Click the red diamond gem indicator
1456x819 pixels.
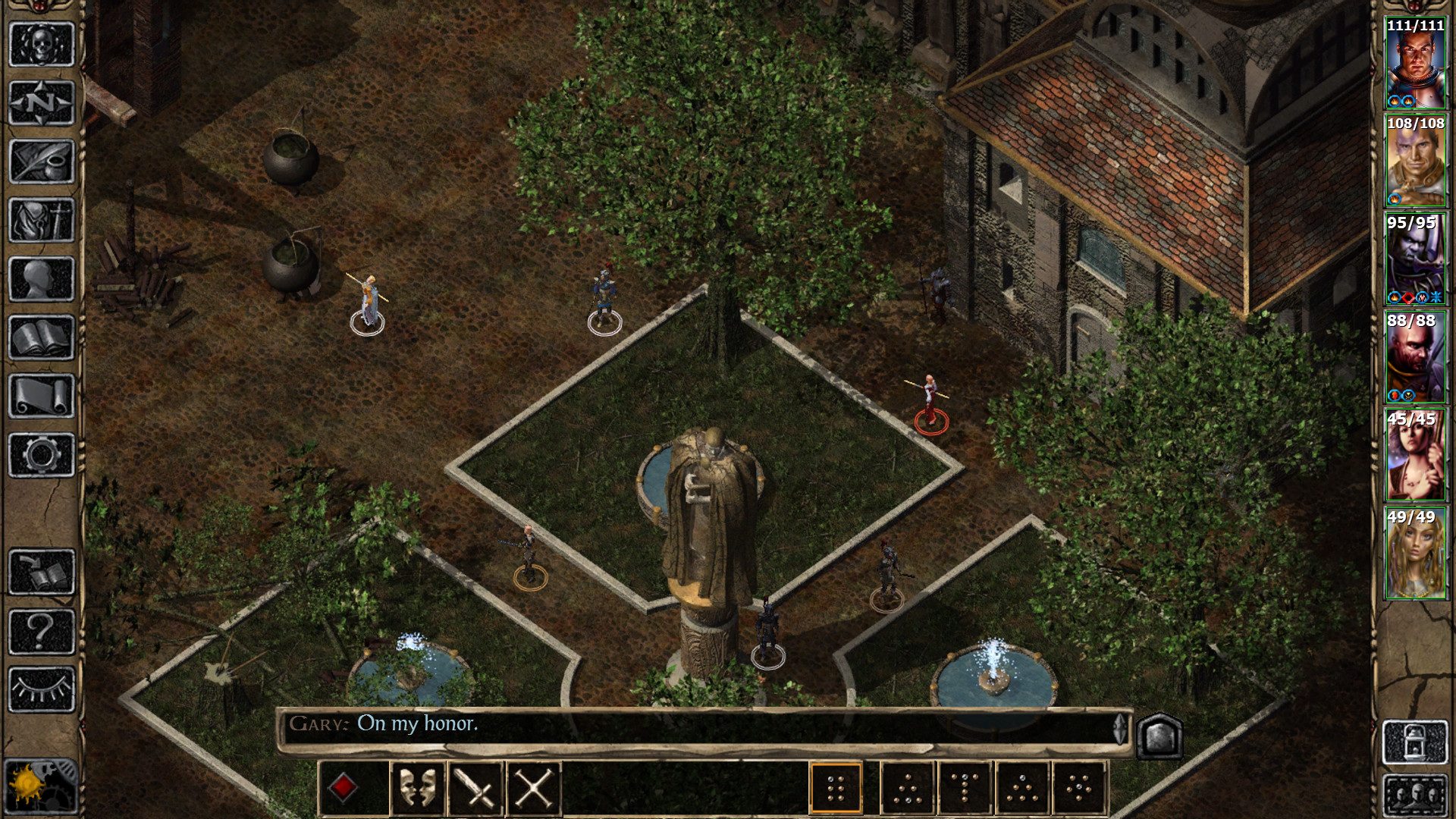[x=345, y=786]
